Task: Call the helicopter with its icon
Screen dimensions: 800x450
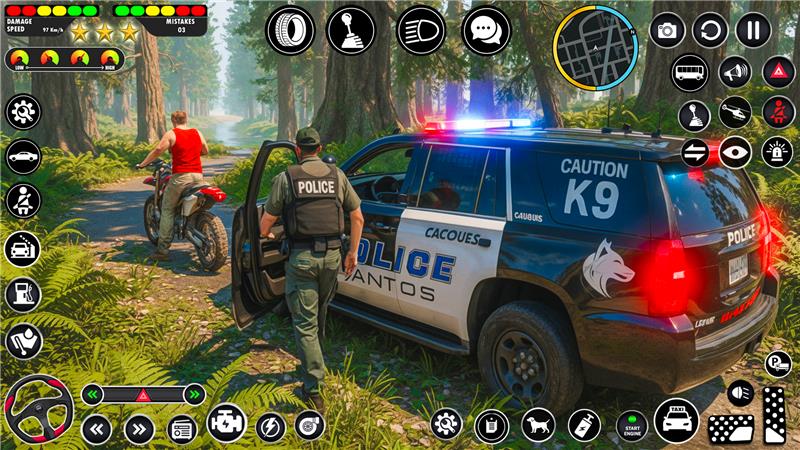Action: point(735,112)
